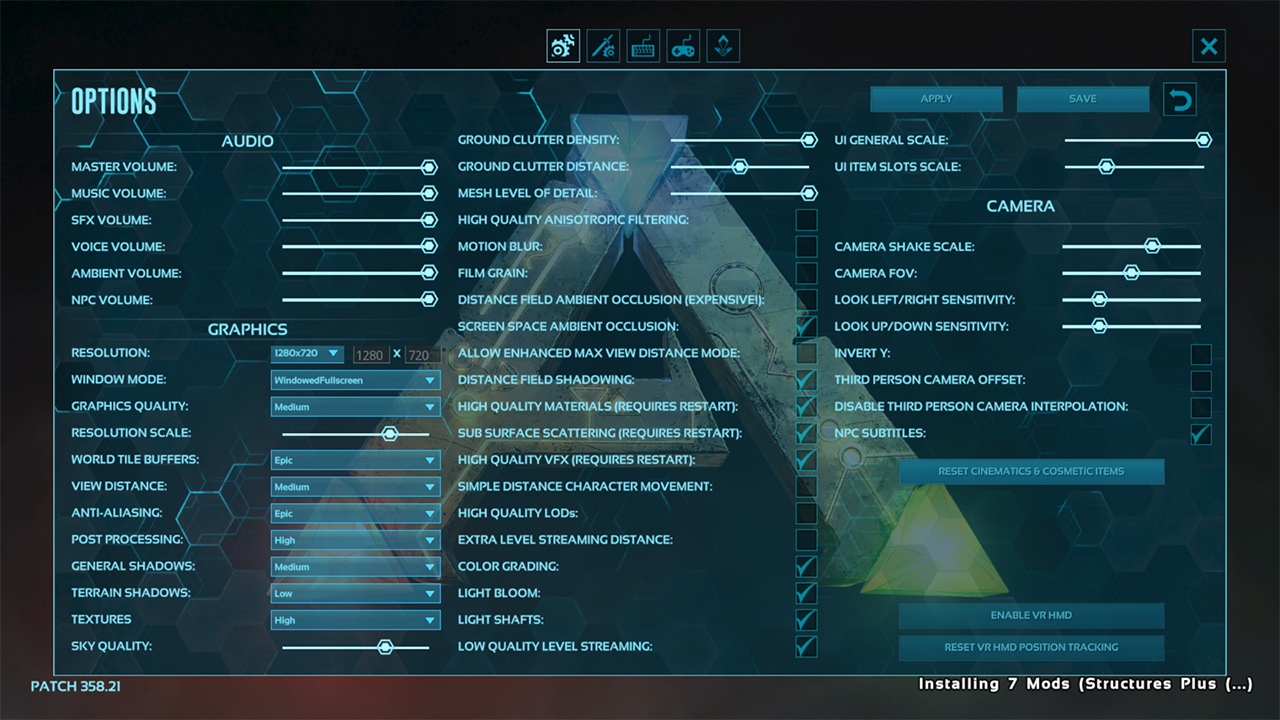Screen dimensions: 1280x720
Task: Apply the current settings
Action: coord(936,99)
